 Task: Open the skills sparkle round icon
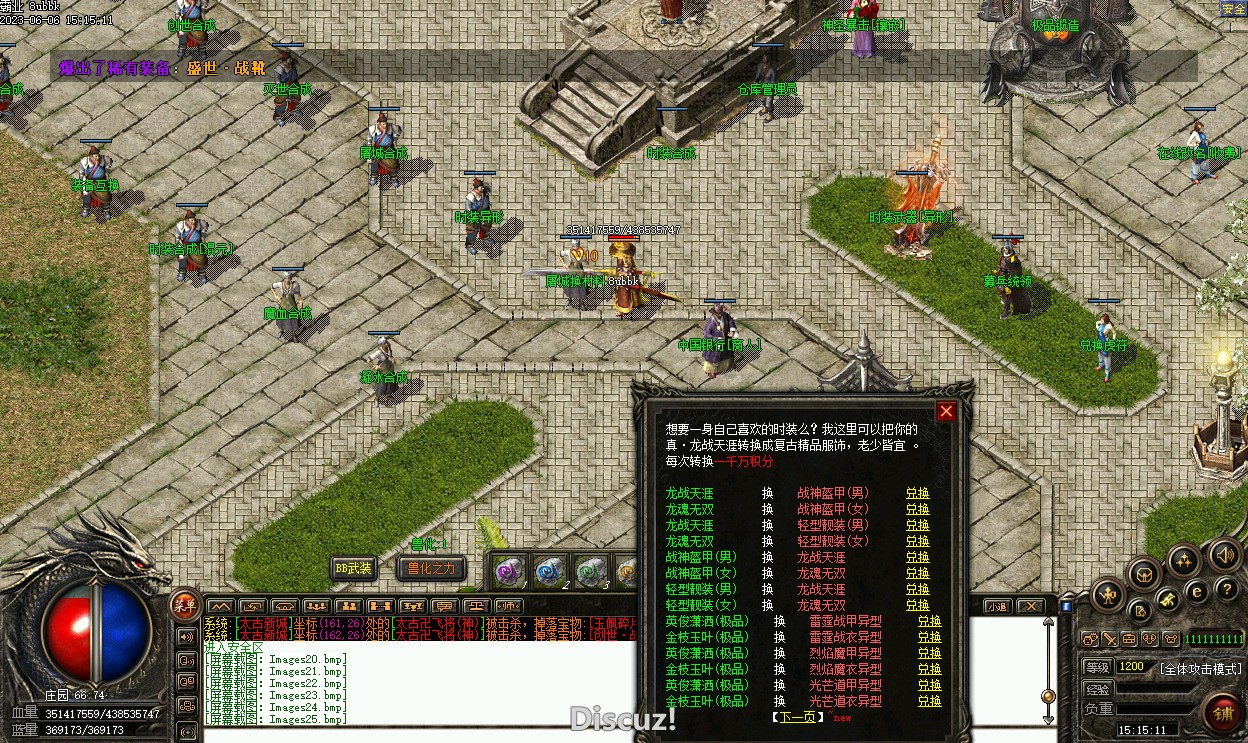click(1184, 560)
